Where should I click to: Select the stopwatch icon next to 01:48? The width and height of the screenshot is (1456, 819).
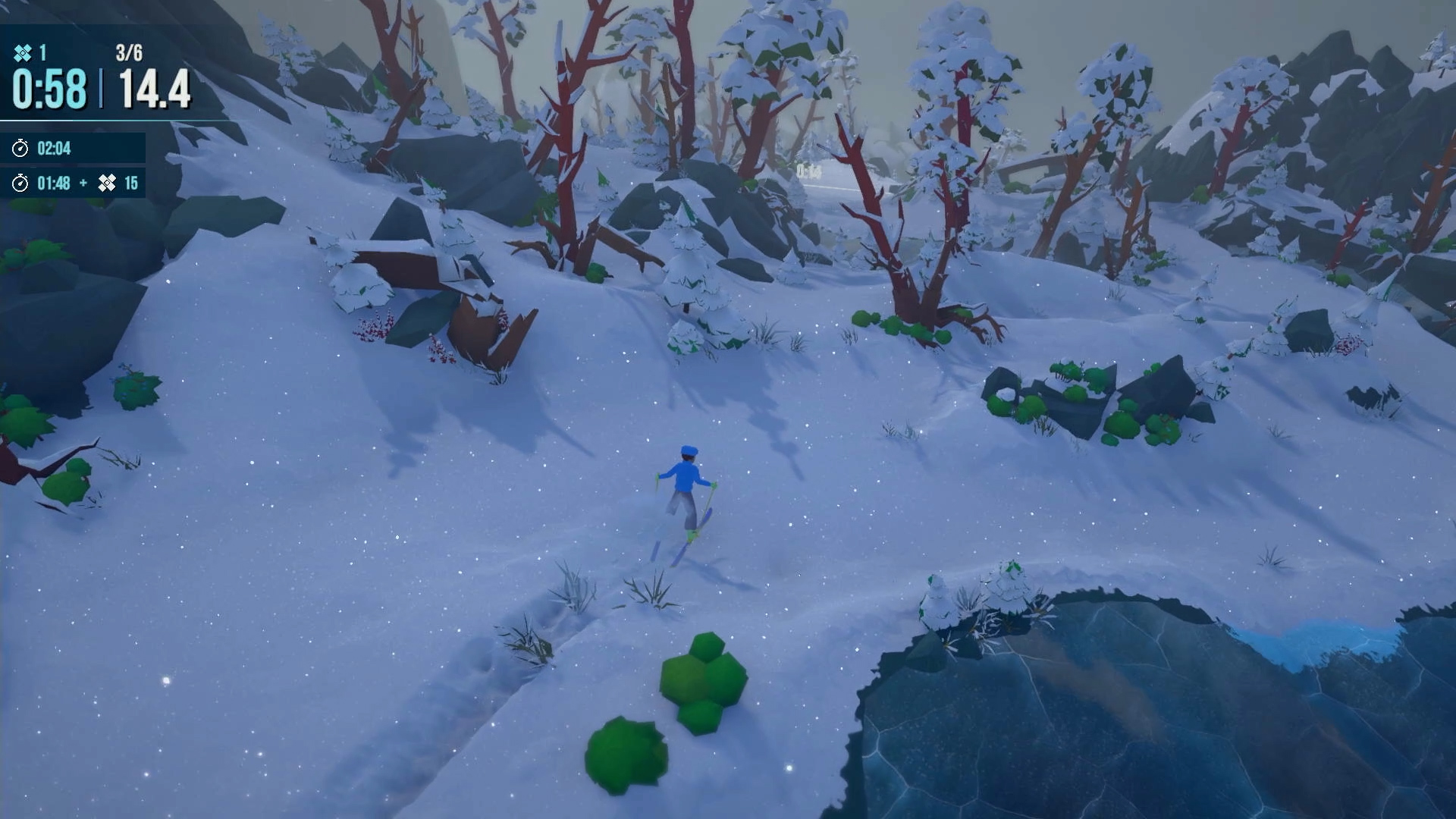tap(20, 183)
